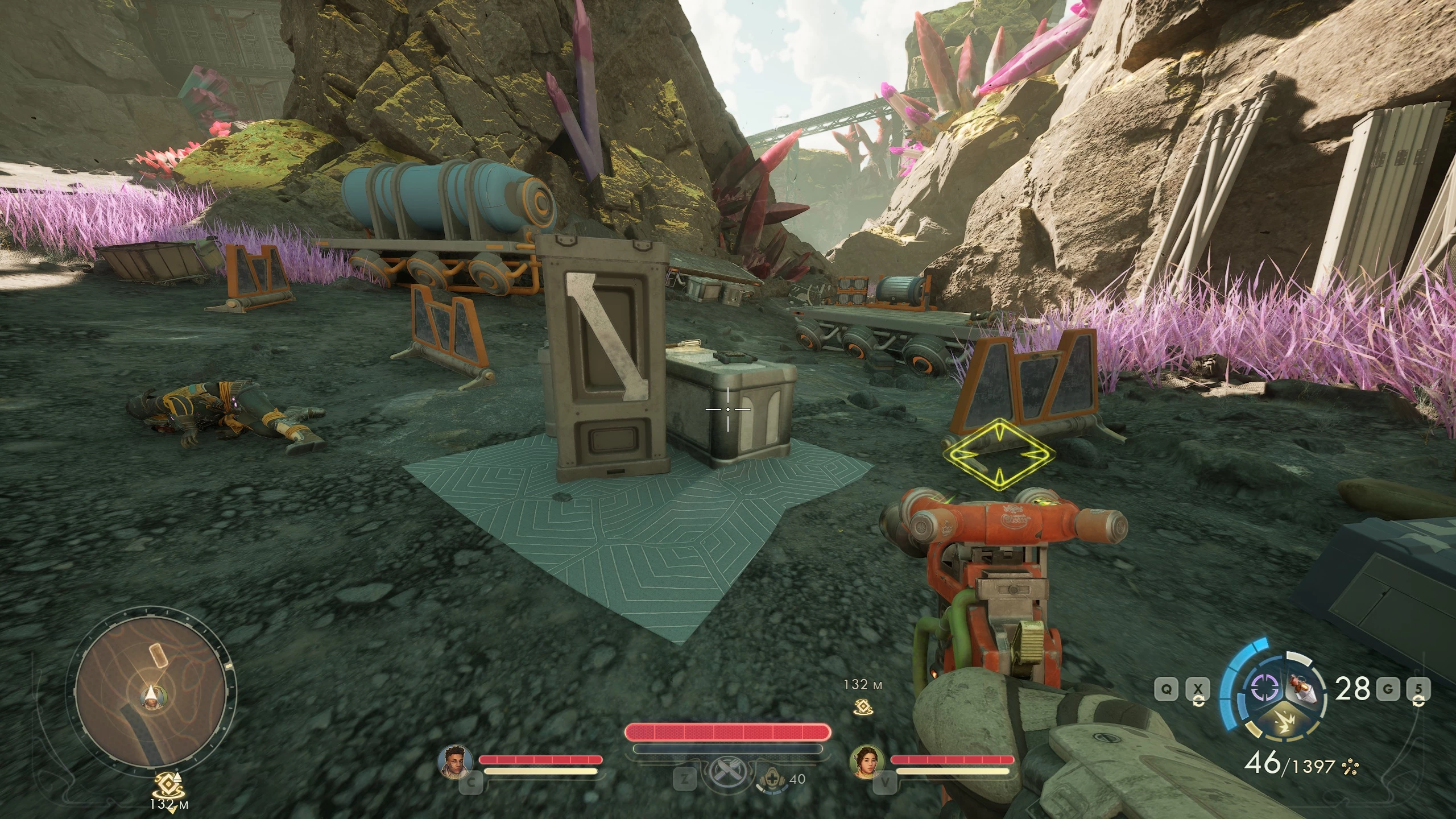This screenshot has width=1456, height=819.
Task: Select the male companion portrait
Action: tap(456, 760)
